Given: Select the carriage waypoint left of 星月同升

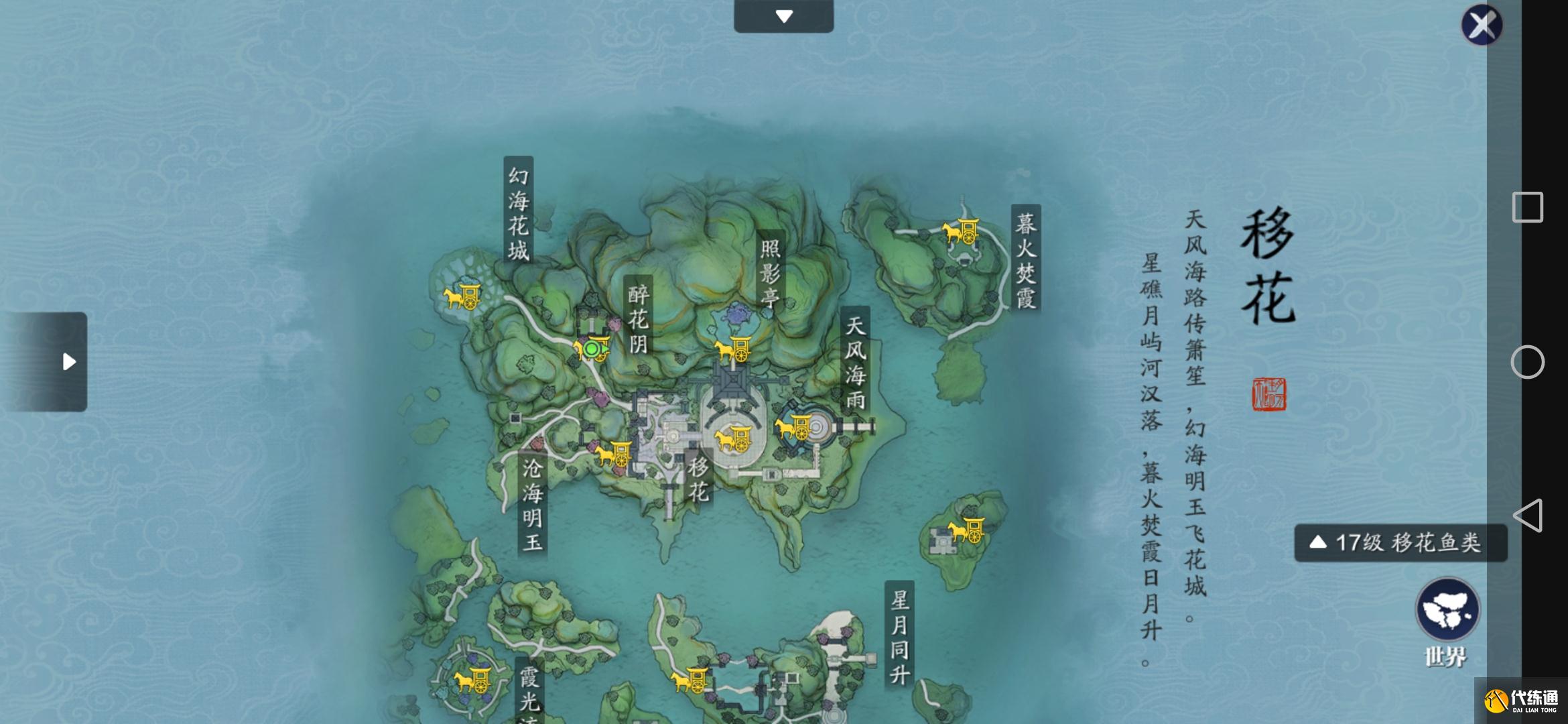Looking at the screenshot, I should click(x=690, y=680).
